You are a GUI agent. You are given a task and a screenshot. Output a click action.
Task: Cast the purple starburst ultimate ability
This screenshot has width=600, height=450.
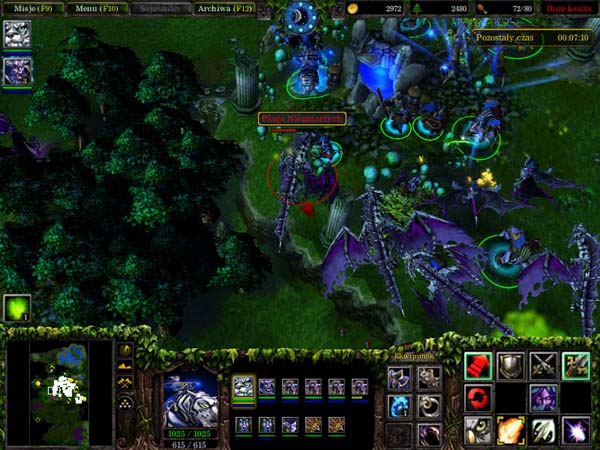pos(575,431)
